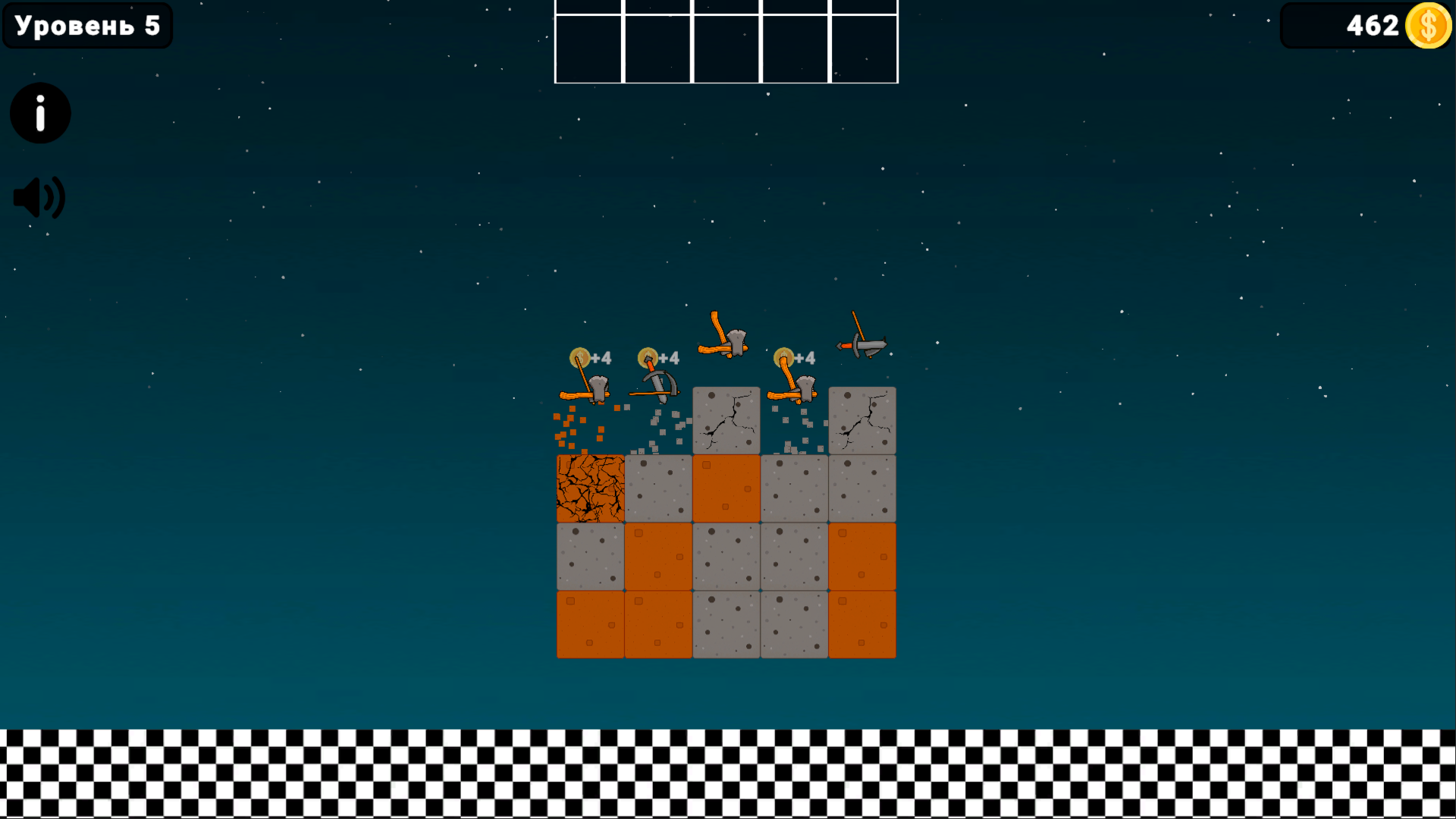This screenshot has width=1456, height=819.
Task: Click the shattered orange block on the left
Action: (589, 488)
